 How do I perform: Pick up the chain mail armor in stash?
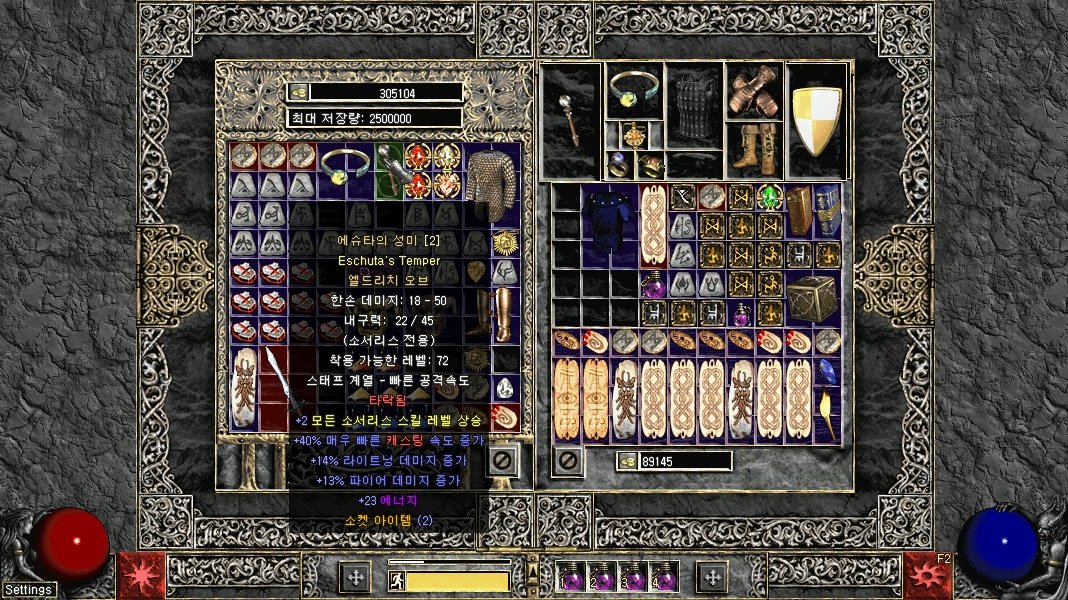491,184
